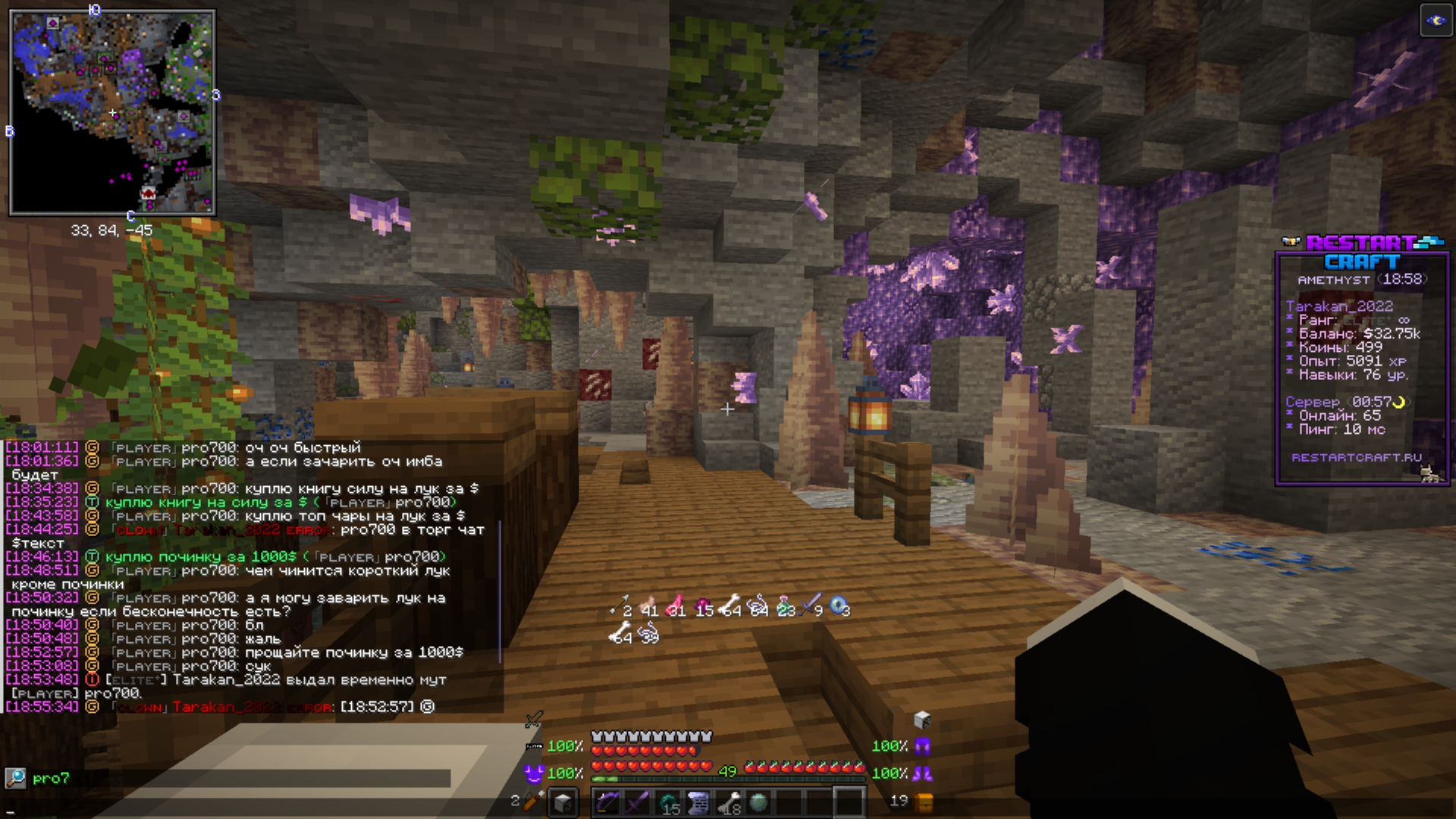This screenshot has height=819, width=1456.
Task: Click the chest icon showing 19
Action: 924,802
